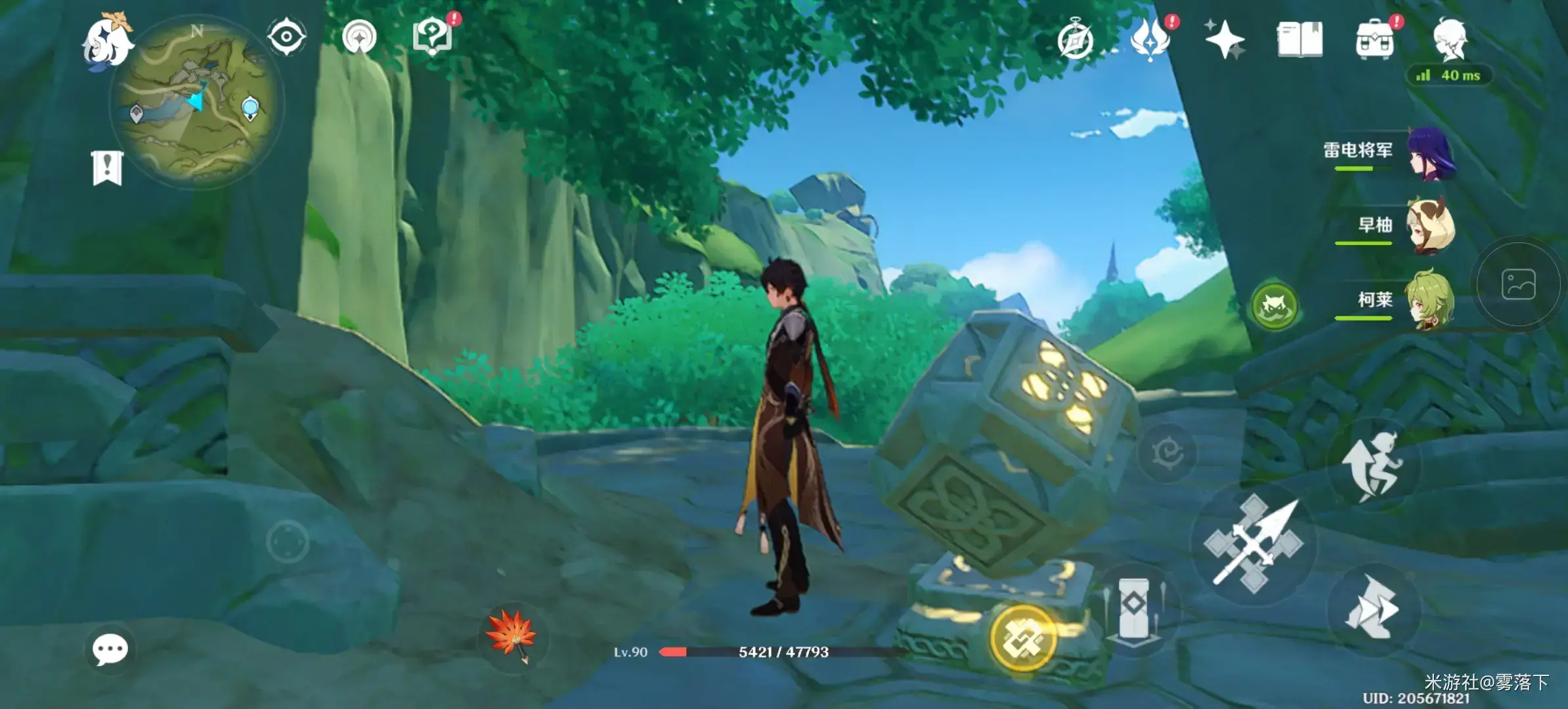
Task: Activate the golden elemental burst button
Action: pos(1022,638)
